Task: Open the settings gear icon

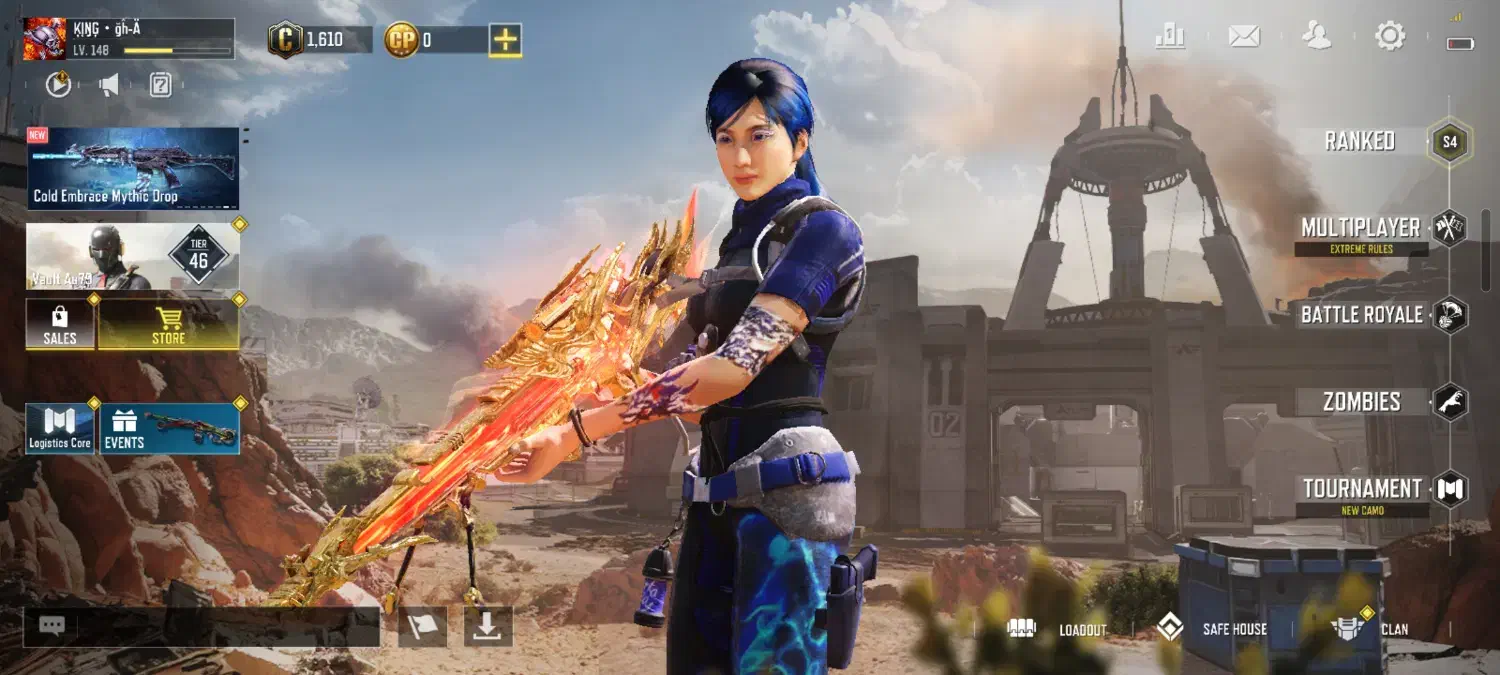Action: point(1390,37)
